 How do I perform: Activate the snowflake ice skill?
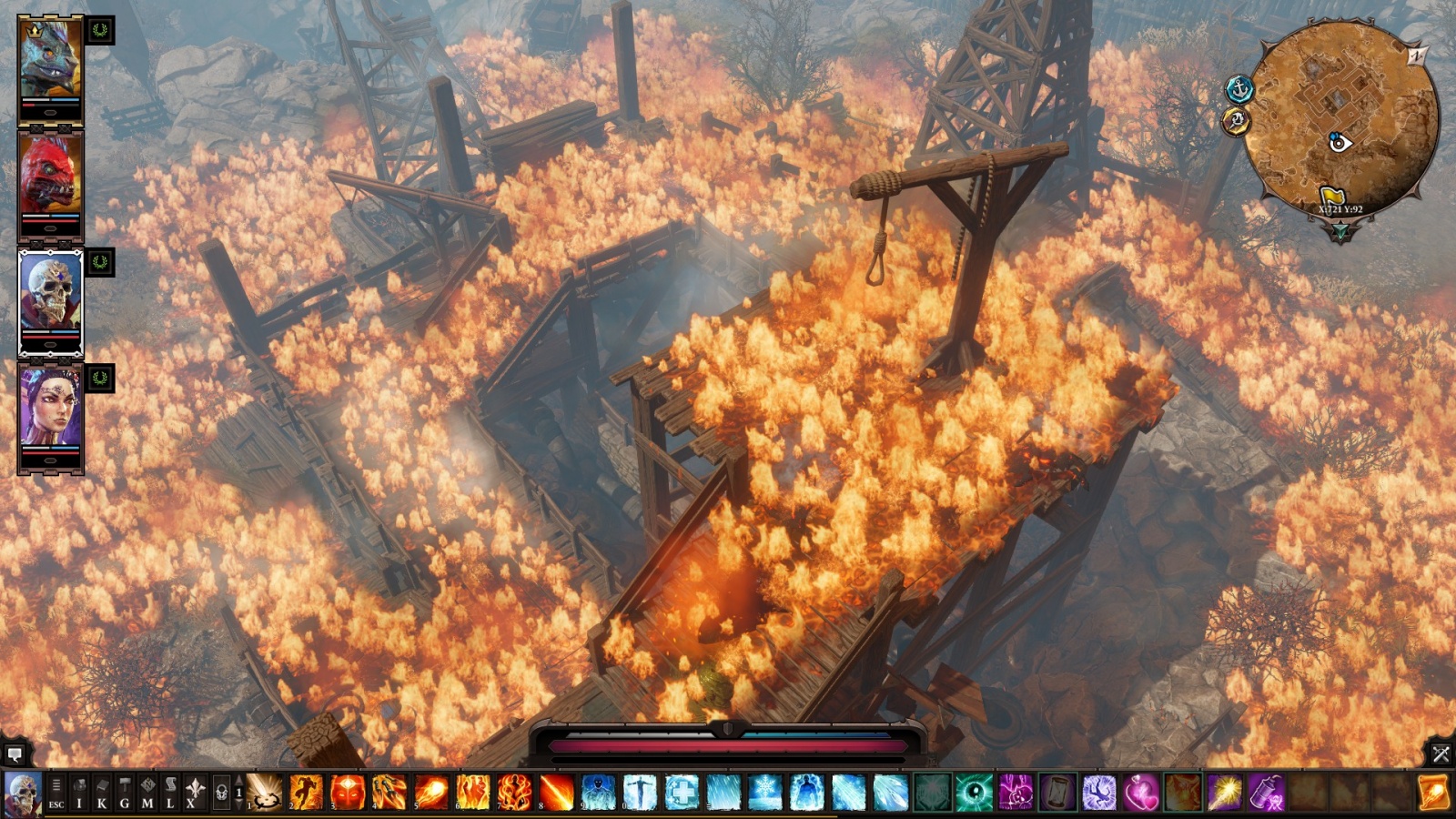click(x=764, y=793)
